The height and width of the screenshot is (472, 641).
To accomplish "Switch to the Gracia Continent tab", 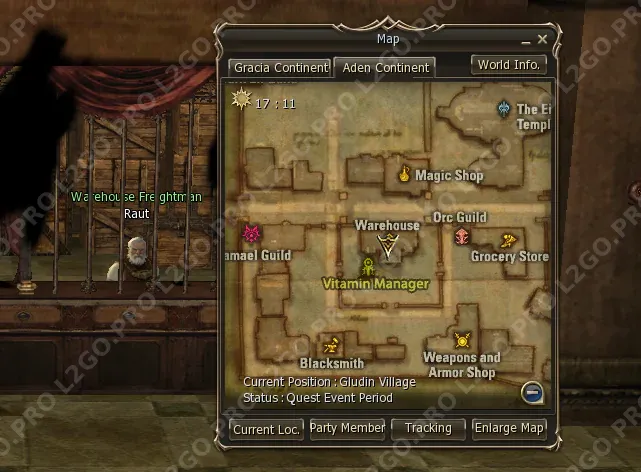I will 280,68.
